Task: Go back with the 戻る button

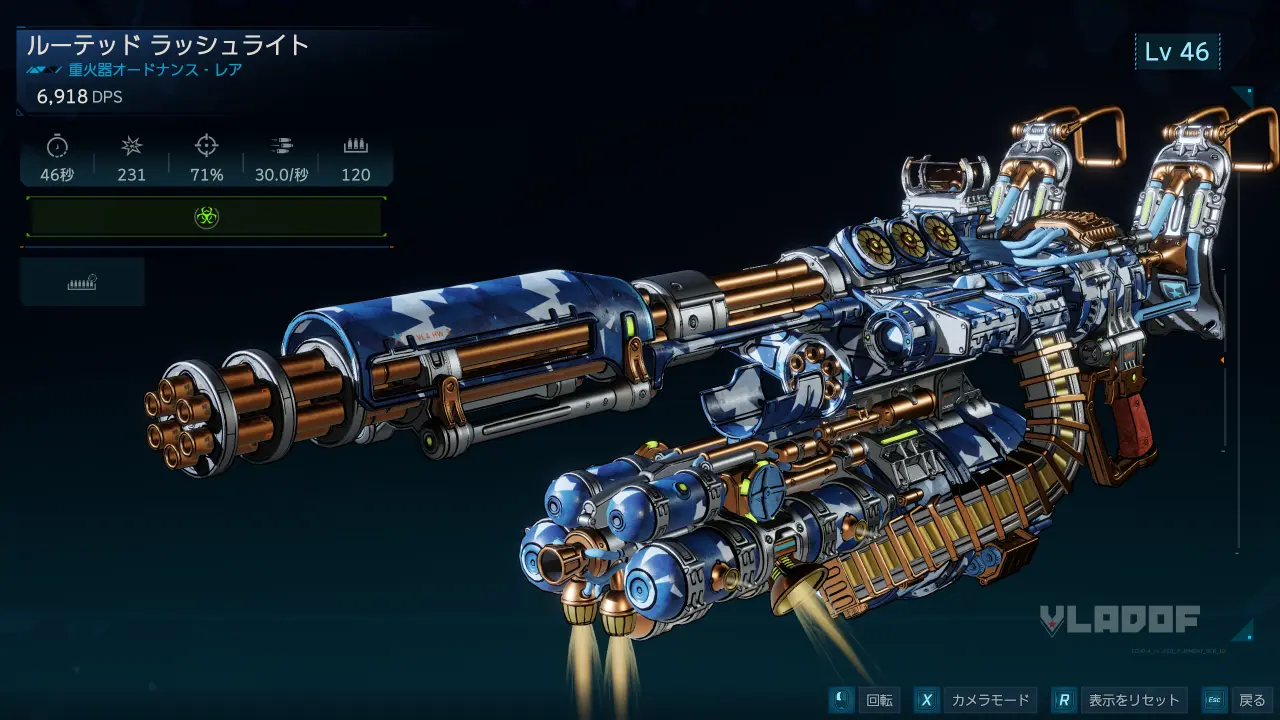Action: pyautogui.click(x=1237, y=700)
